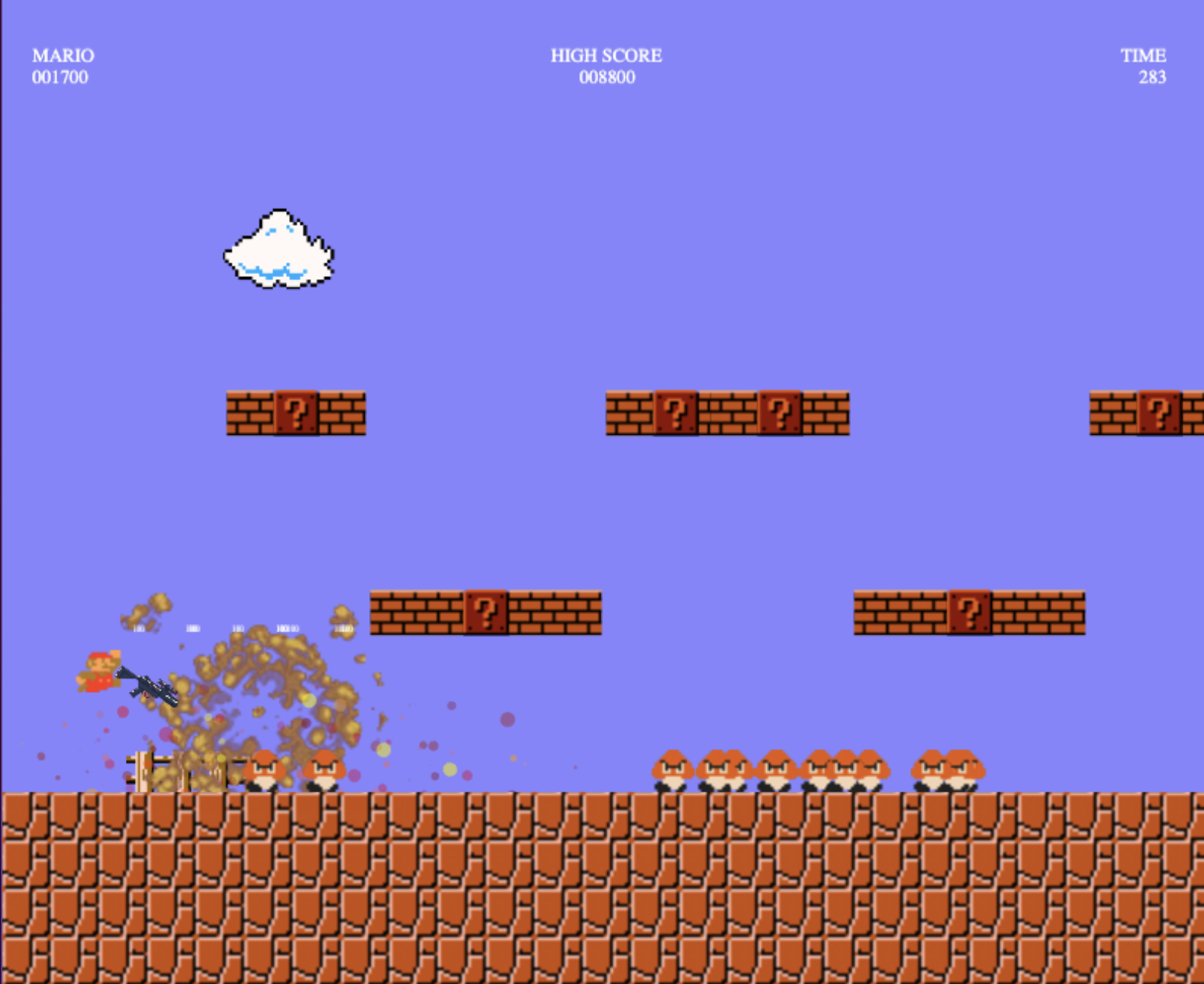
Task: Select the question block above the Goomba group
Action: point(971,610)
